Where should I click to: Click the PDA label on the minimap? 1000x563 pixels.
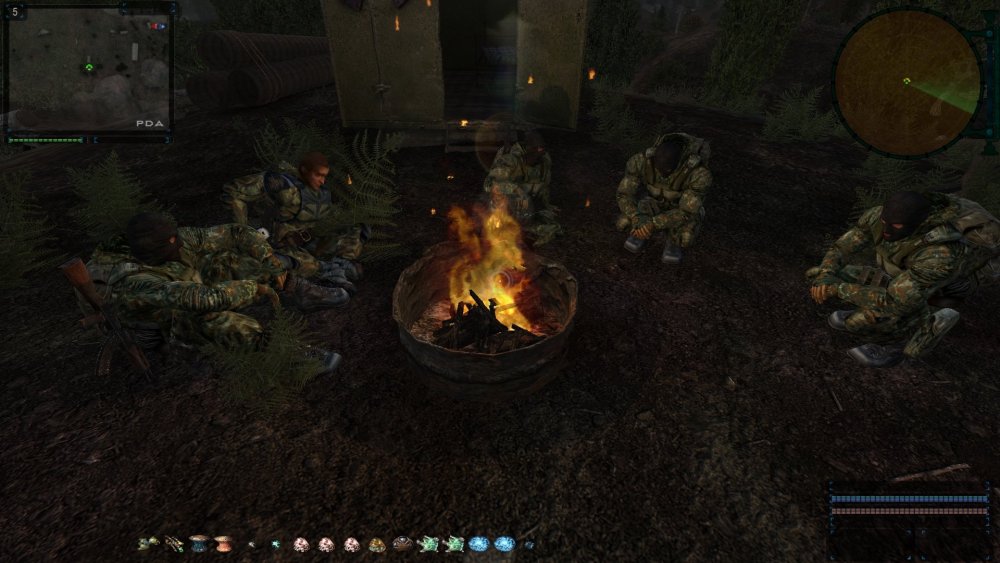(150, 122)
